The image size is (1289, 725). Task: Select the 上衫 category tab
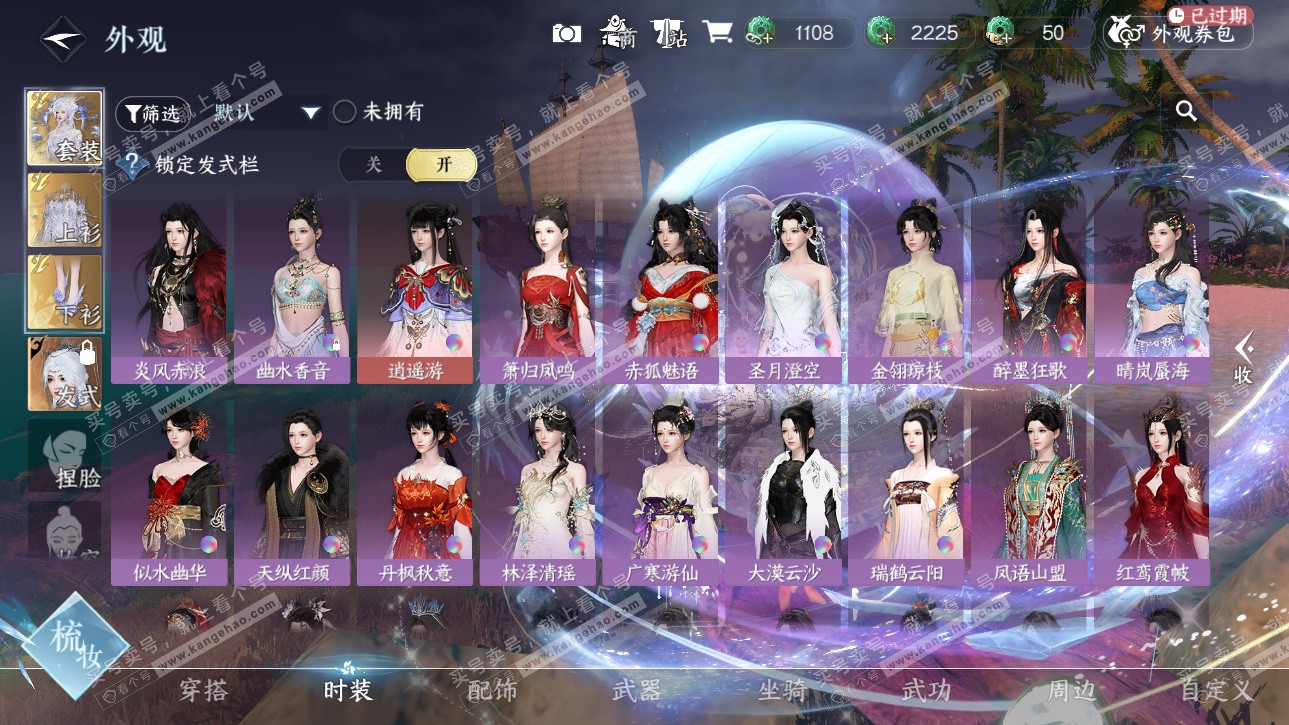[x=65, y=210]
